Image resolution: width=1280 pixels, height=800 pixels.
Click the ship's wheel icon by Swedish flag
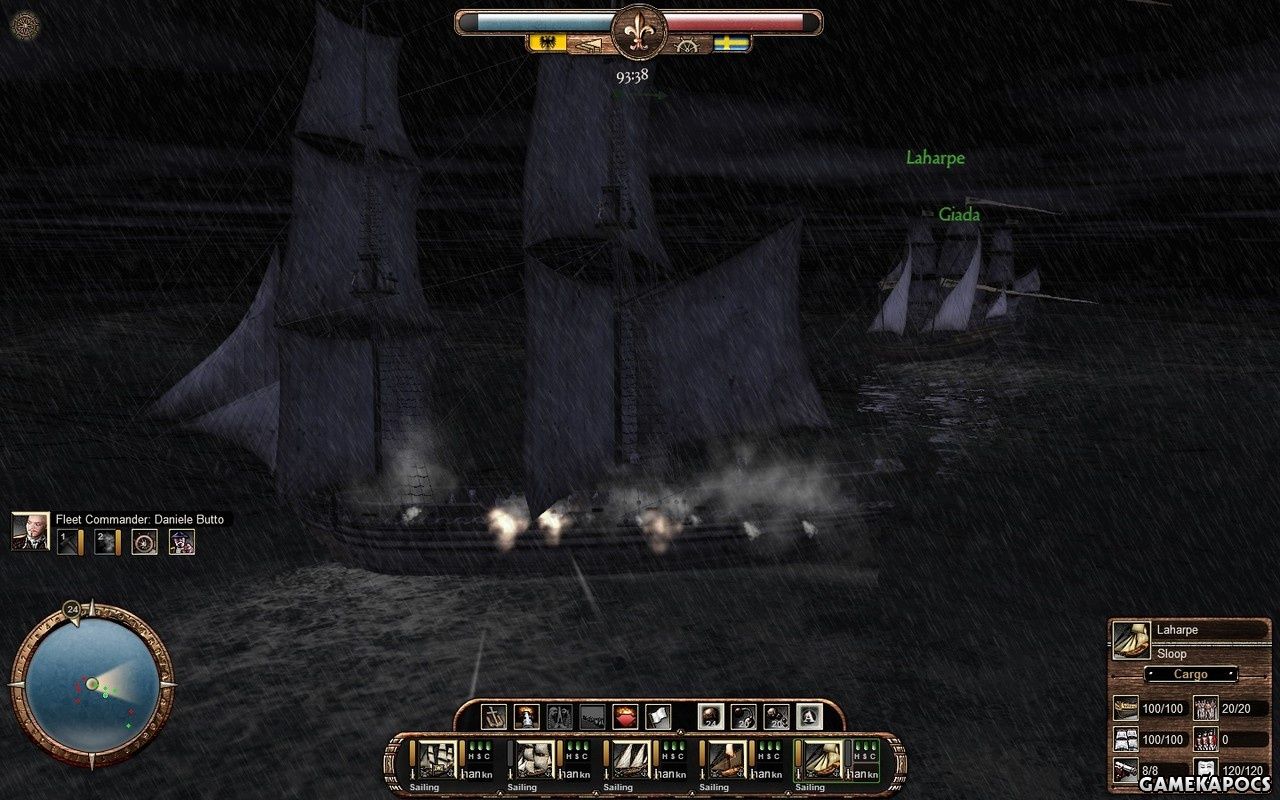[x=687, y=45]
